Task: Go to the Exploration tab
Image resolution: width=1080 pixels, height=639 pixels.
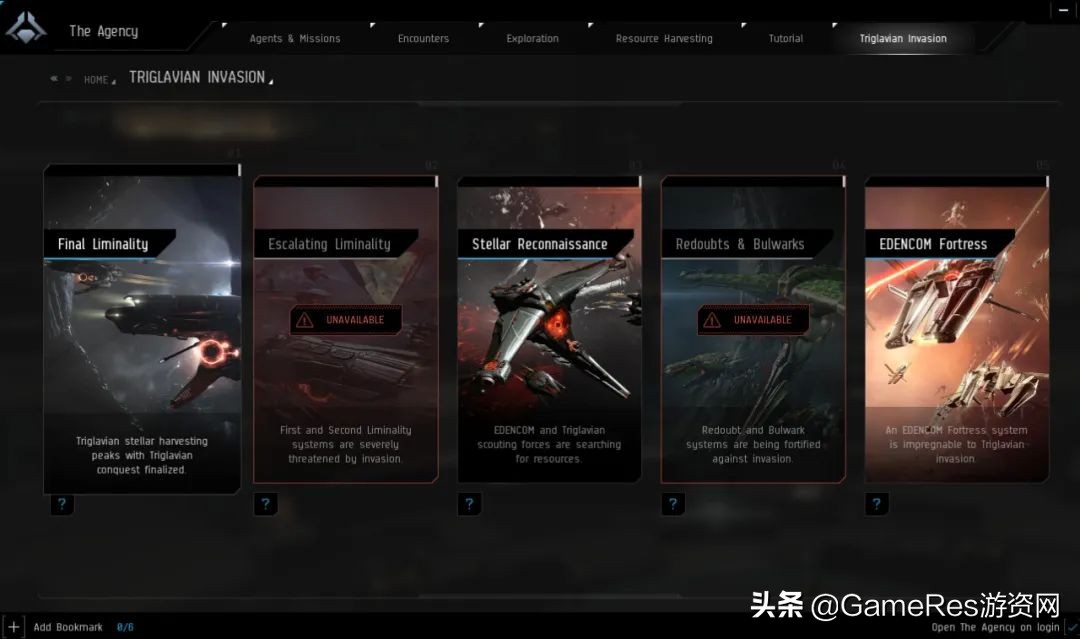Action: coord(532,39)
